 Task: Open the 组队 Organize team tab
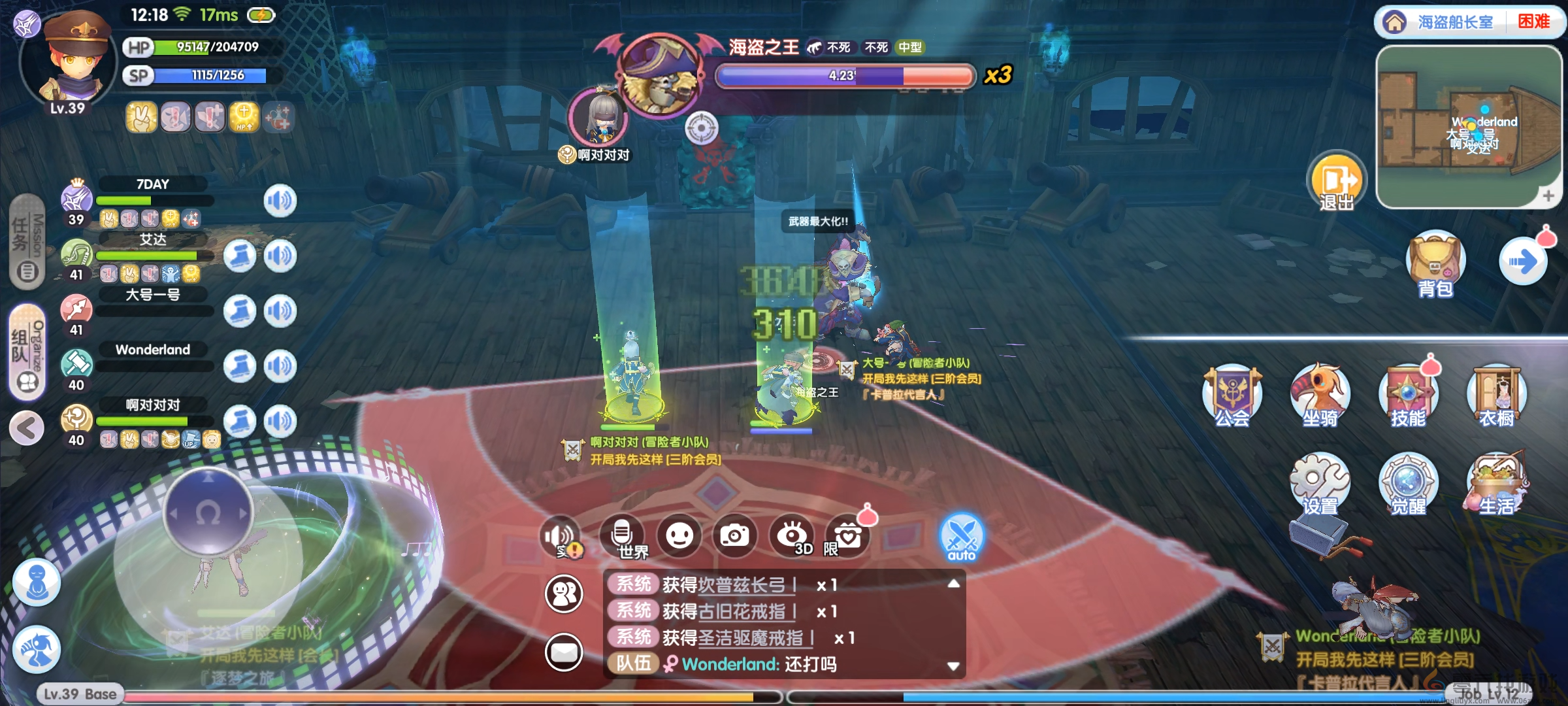coord(27,352)
